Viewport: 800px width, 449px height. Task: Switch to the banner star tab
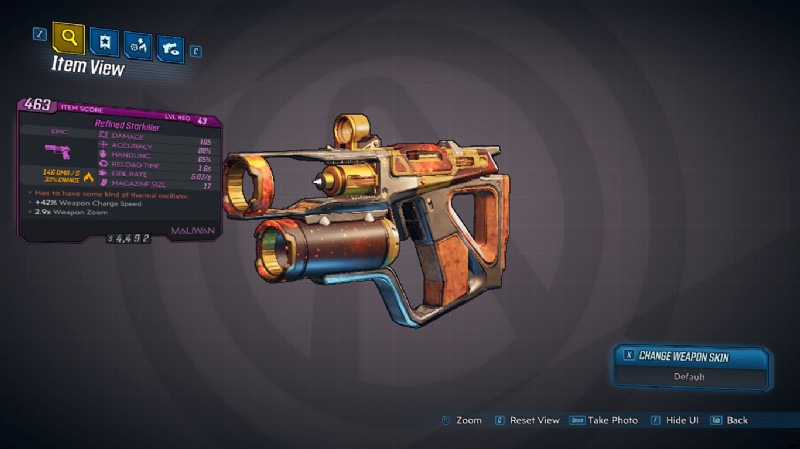point(102,42)
